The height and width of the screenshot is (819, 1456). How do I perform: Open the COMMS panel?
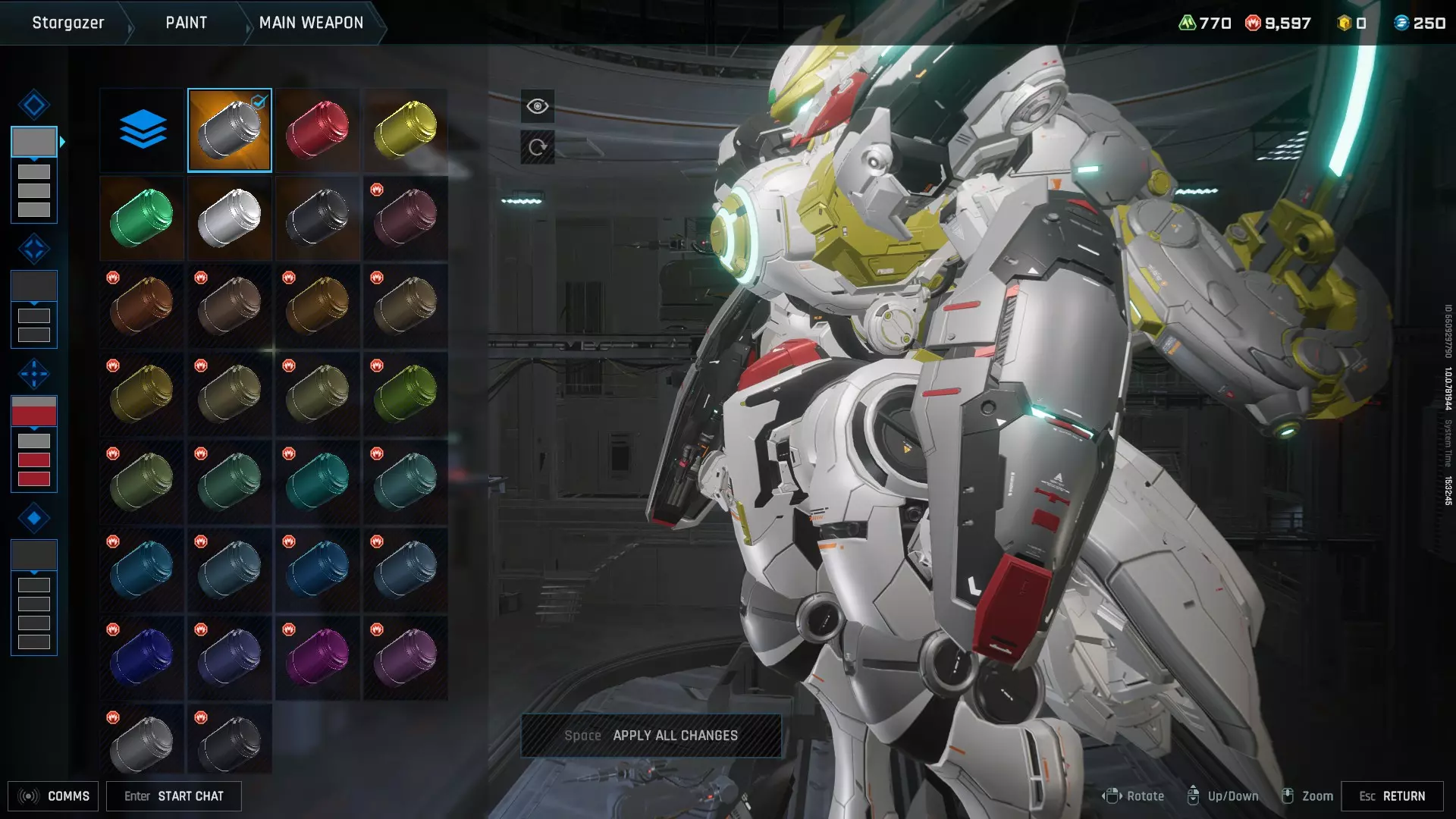(x=53, y=796)
